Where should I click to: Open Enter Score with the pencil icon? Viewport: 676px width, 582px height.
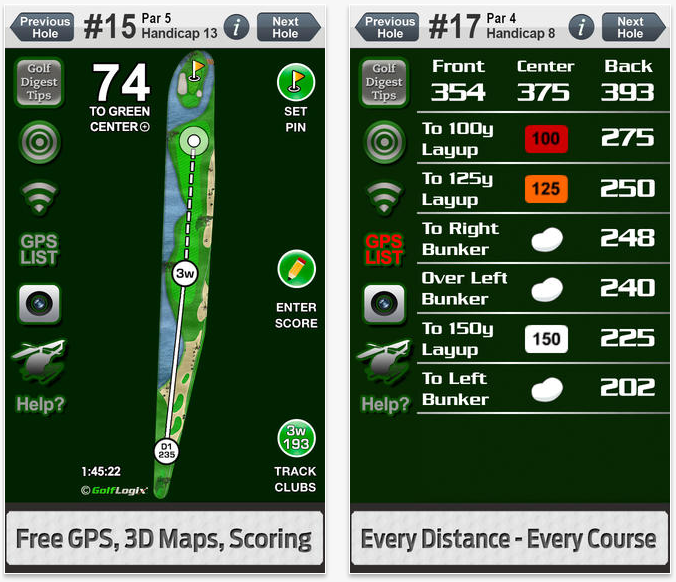[296, 270]
